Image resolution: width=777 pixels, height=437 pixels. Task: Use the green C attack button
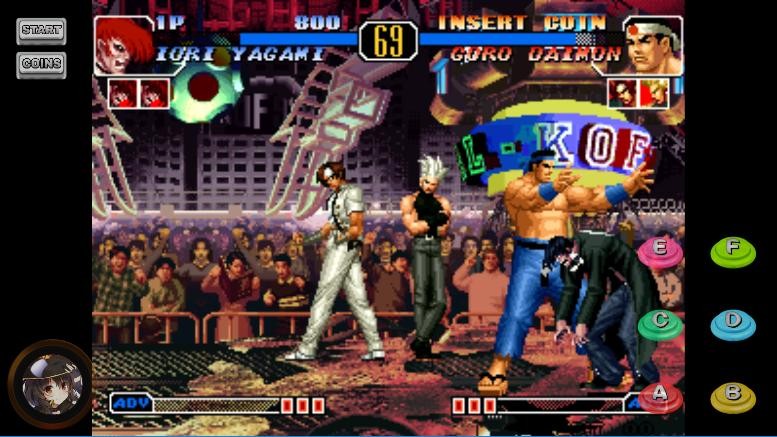point(660,323)
